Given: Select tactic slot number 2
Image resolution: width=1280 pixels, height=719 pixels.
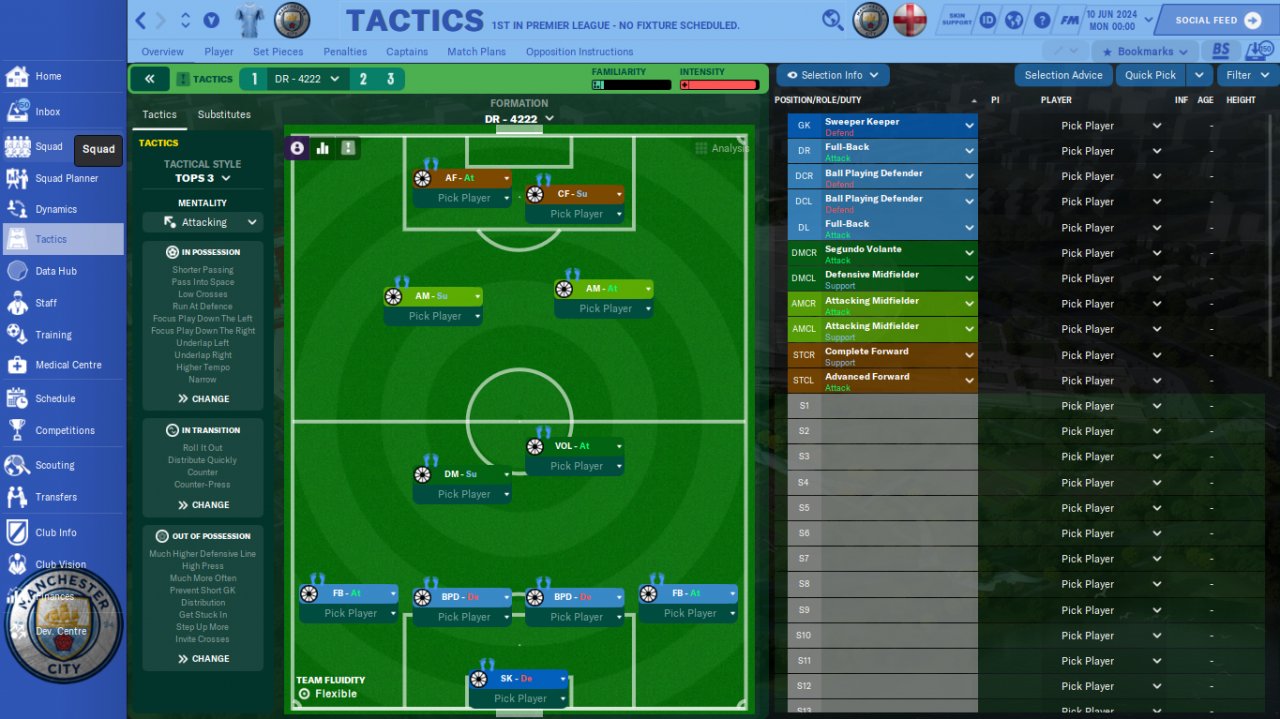Looking at the screenshot, I should [363, 79].
